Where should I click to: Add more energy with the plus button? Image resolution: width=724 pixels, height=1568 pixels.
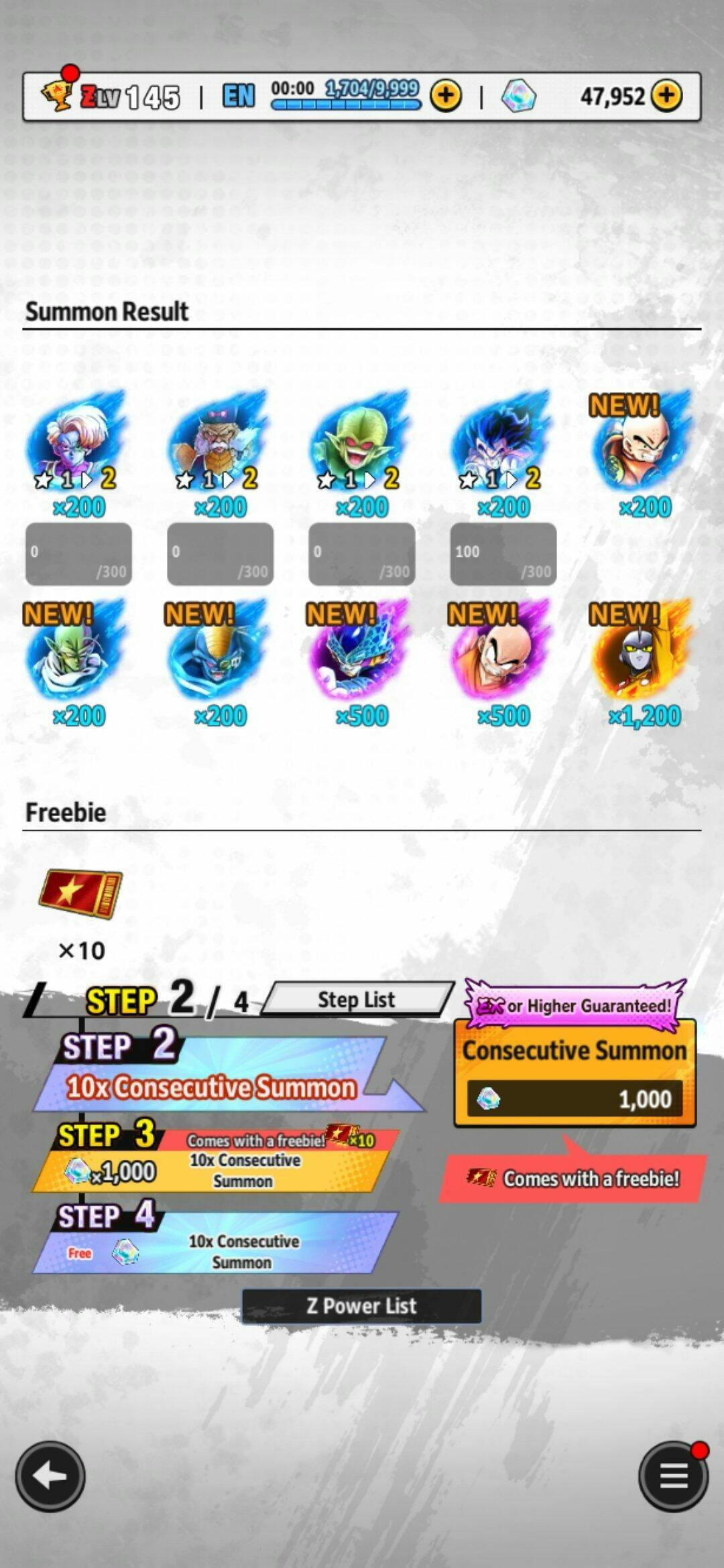[x=446, y=96]
